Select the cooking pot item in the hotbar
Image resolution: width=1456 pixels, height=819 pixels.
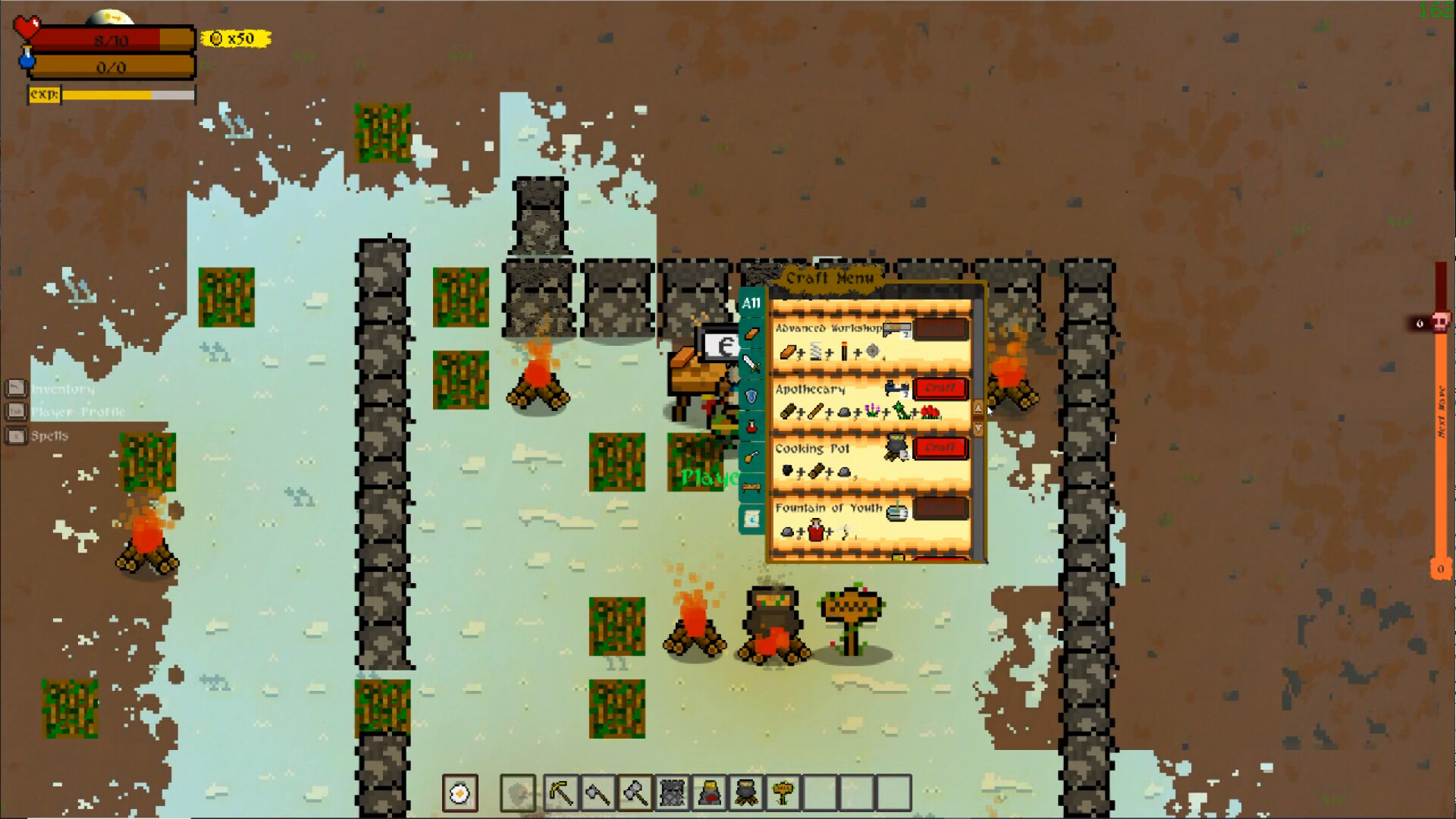coord(747,791)
